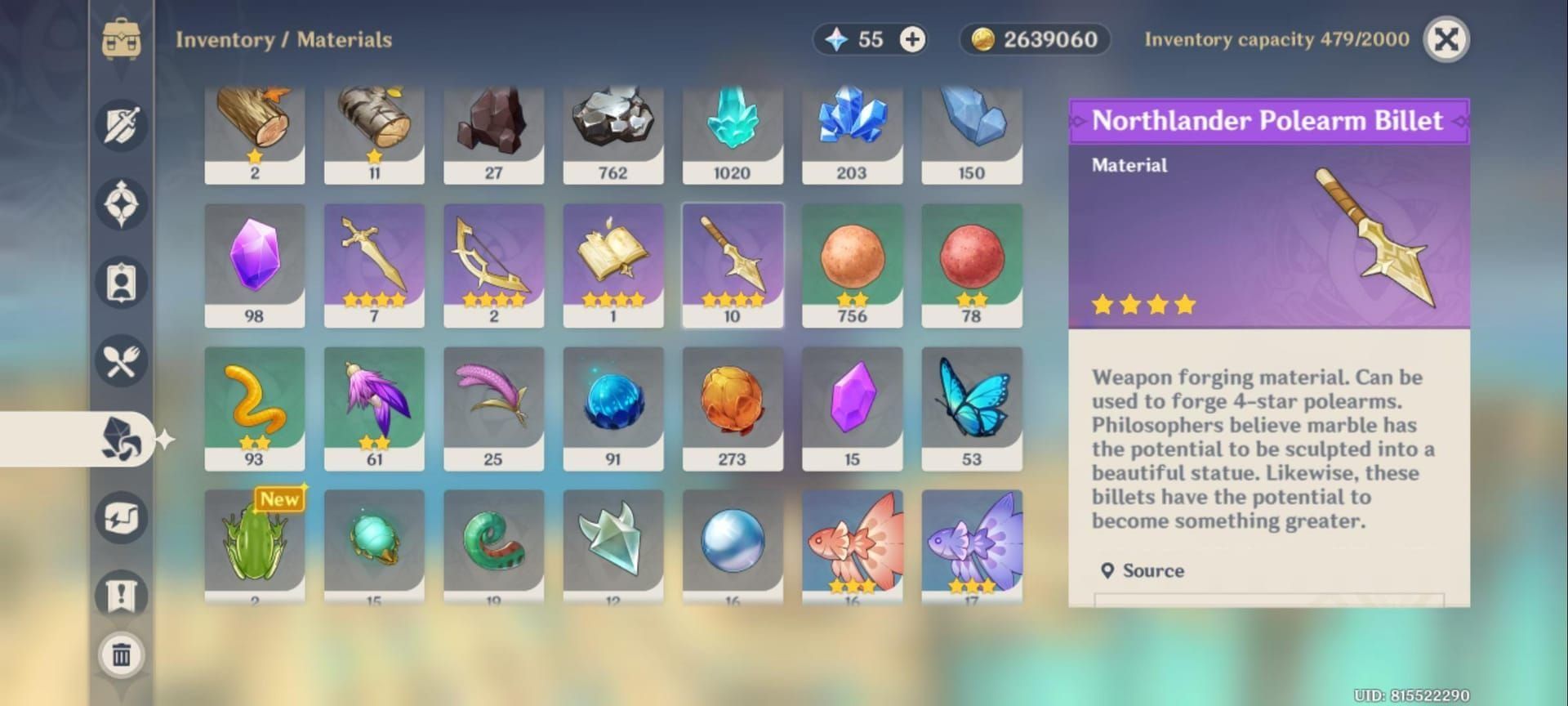Open the Quest items tab
1568x706 pixels.
pyautogui.click(x=122, y=594)
